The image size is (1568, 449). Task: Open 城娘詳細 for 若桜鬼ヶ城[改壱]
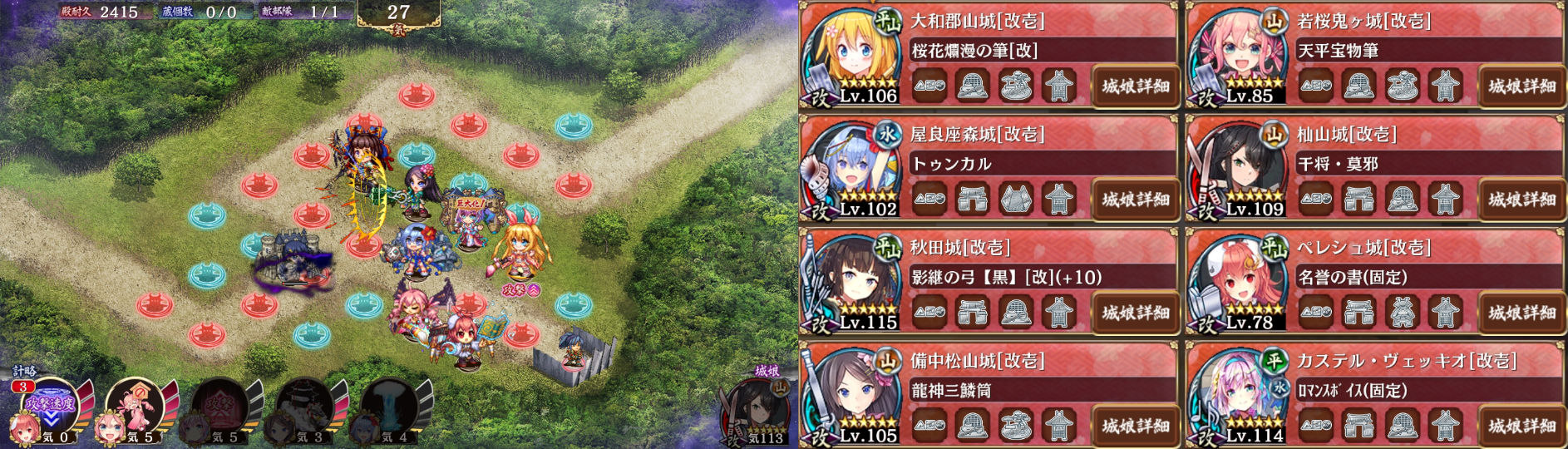pyautogui.click(x=1521, y=86)
